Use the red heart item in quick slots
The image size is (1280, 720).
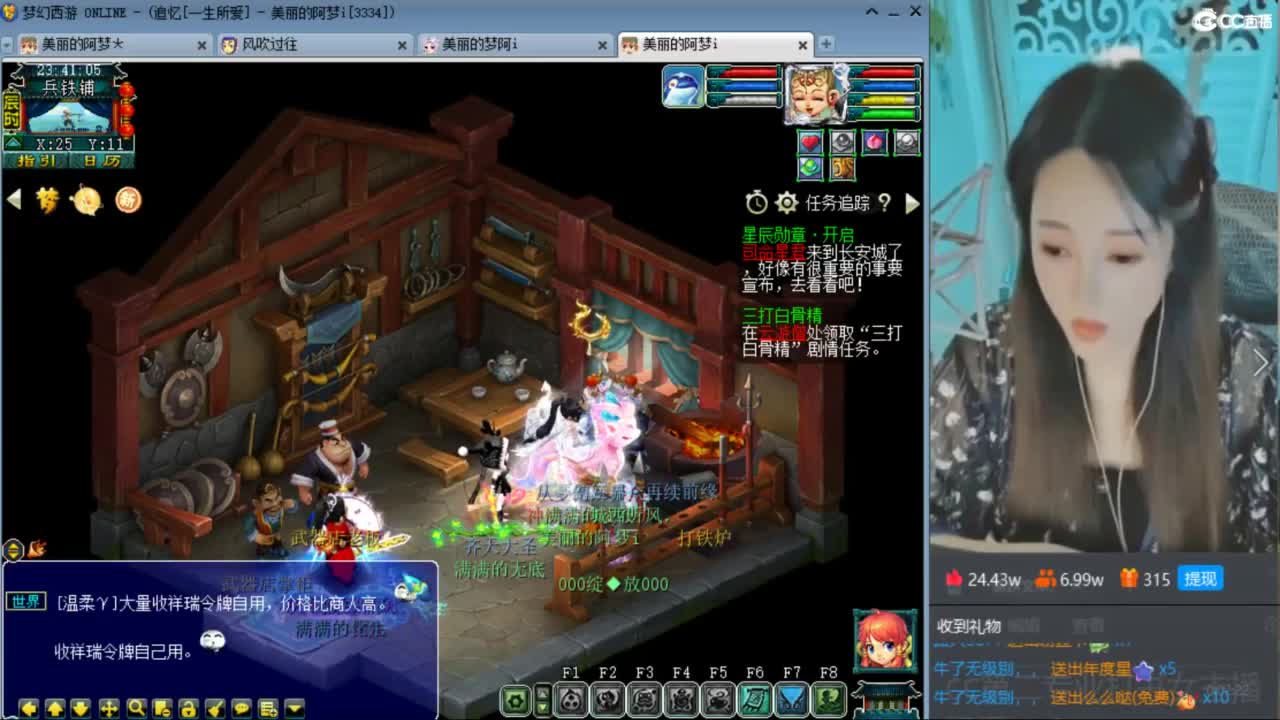[x=810, y=142]
